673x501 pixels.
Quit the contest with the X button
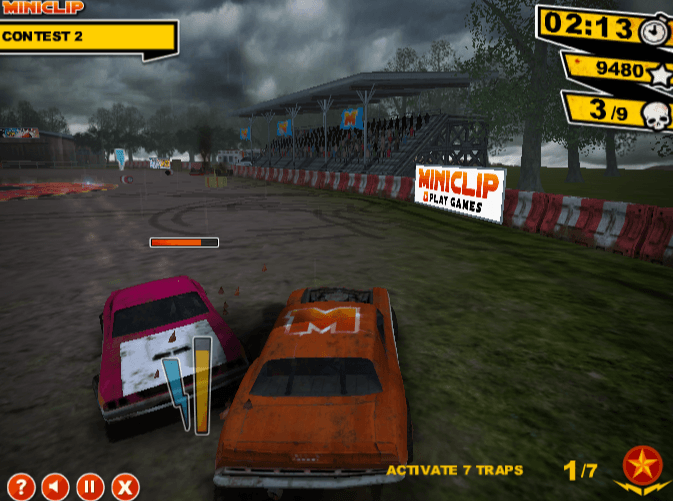pyautogui.click(x=124, y=487)
